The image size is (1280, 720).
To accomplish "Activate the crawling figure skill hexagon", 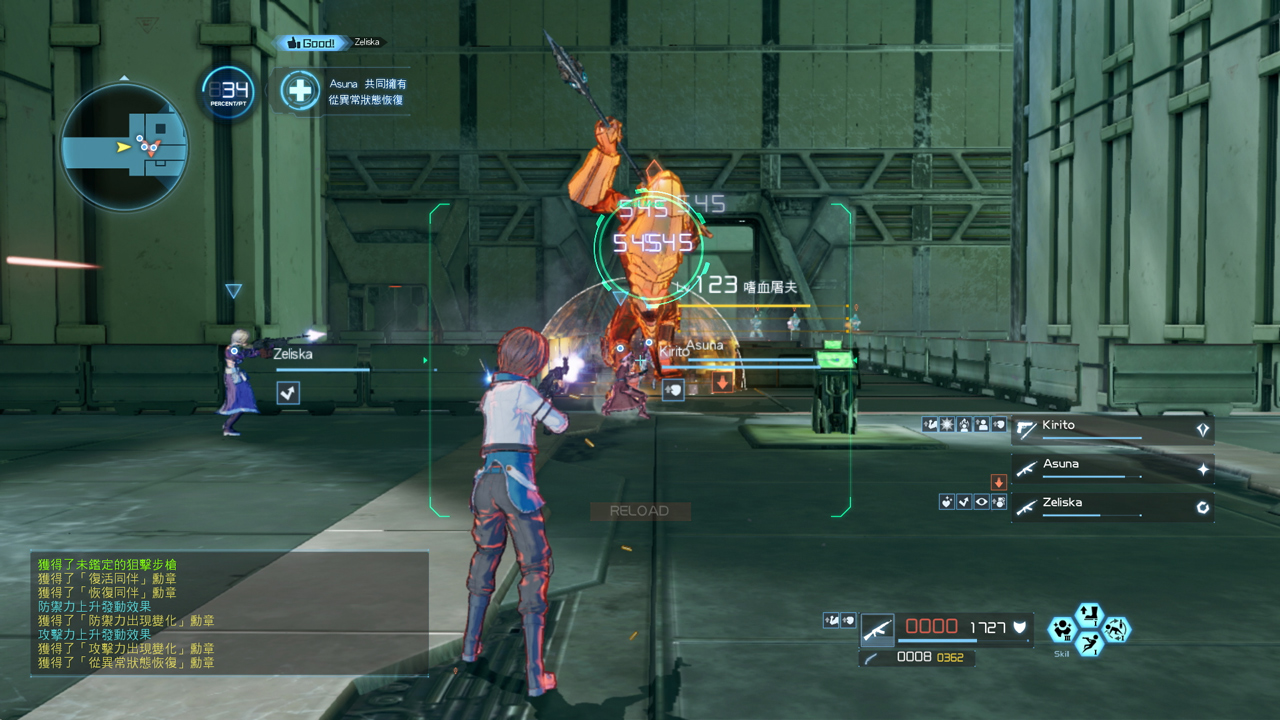I will [1115, 629].
